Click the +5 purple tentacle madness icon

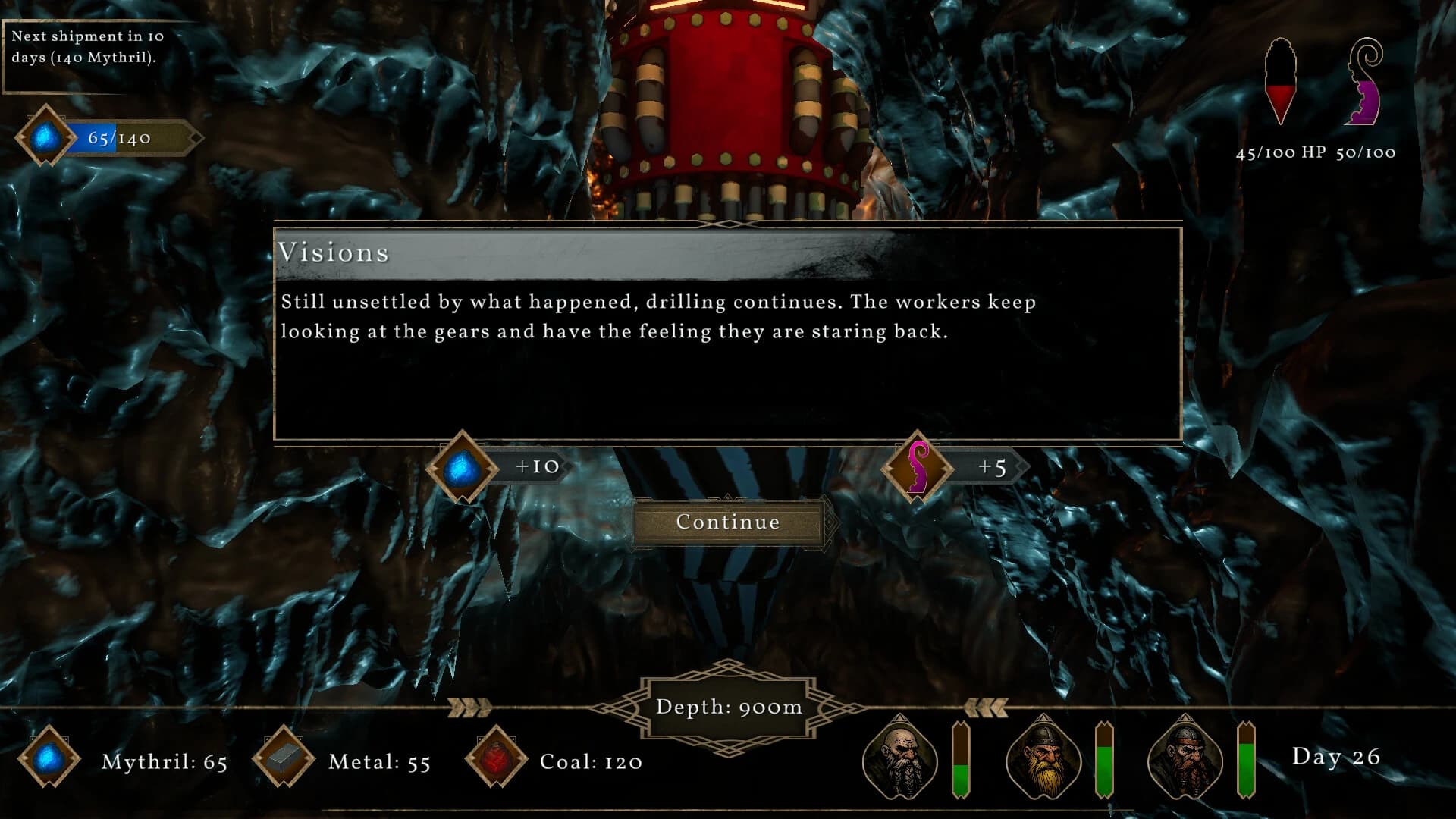918,468
